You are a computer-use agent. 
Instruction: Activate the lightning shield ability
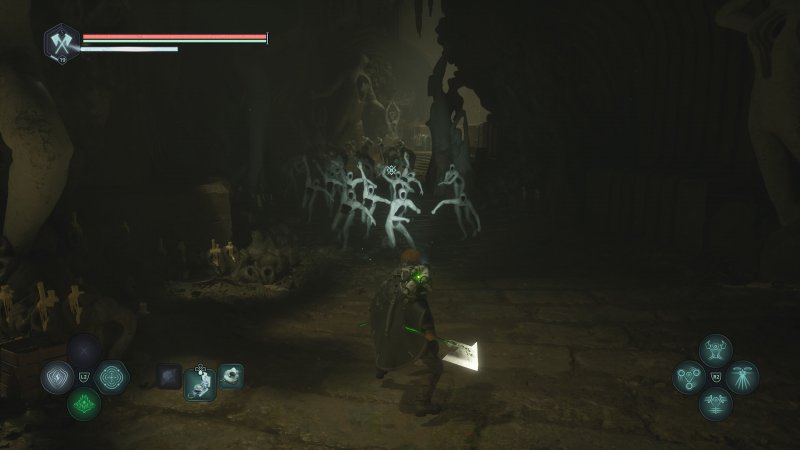(x=57, y=377)
